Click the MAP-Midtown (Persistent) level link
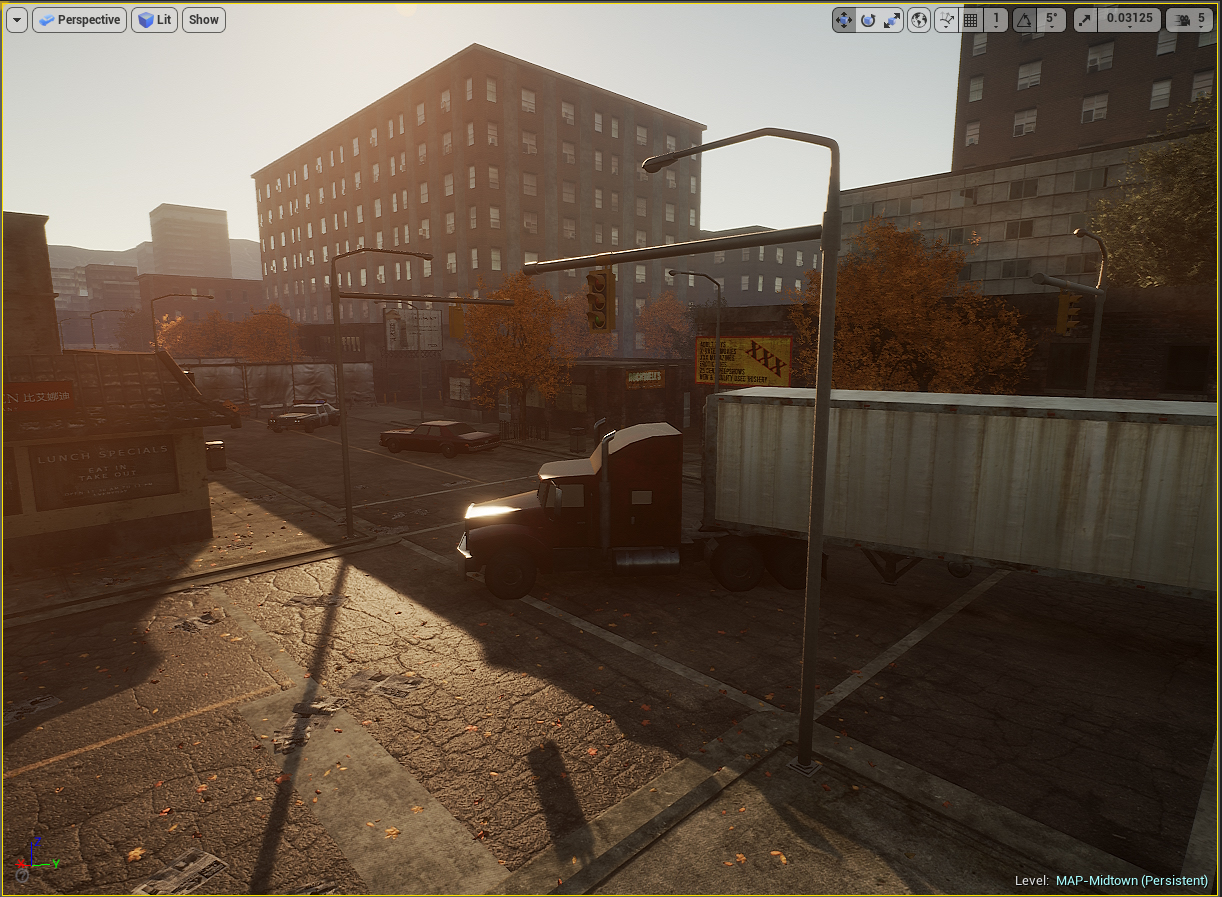This screenshot has width=1222, height=897. pos(1131,881)
